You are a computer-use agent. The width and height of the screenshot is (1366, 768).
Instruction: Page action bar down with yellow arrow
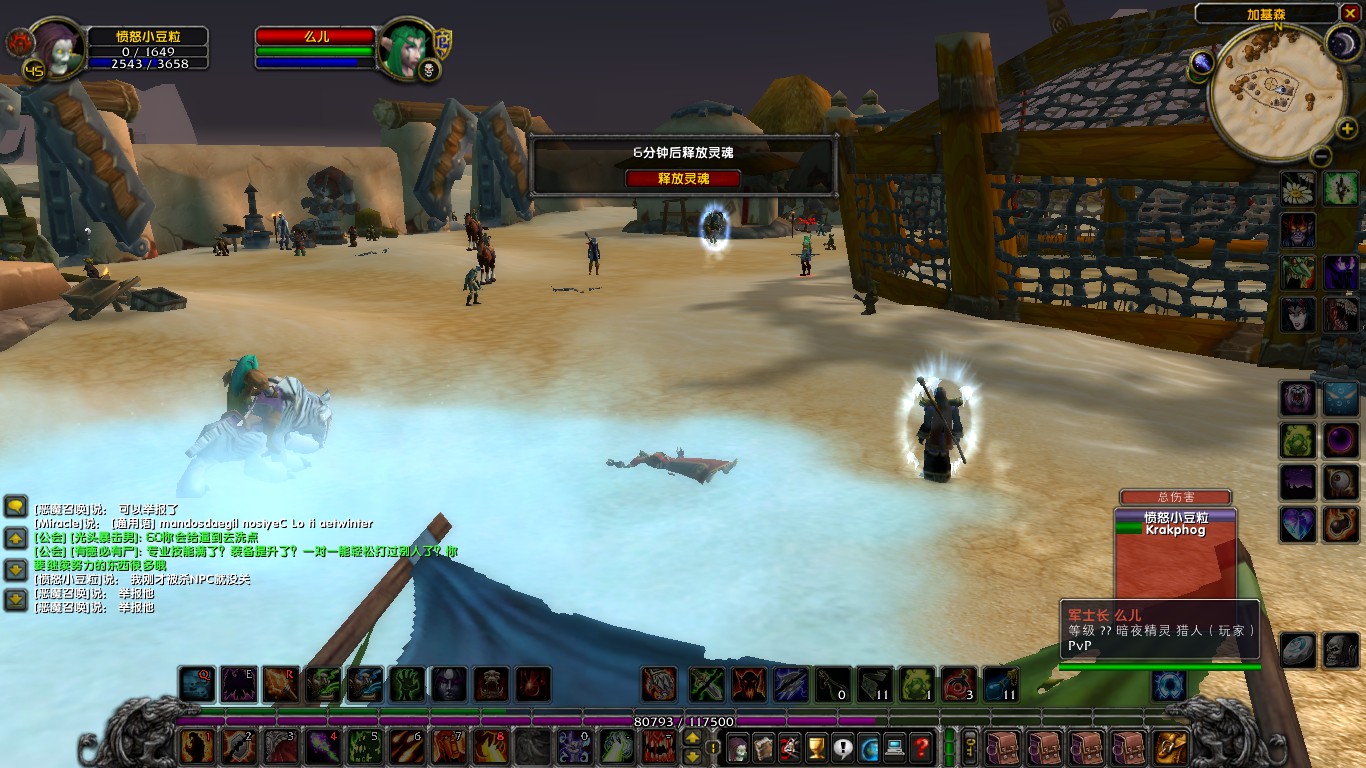pos(692,757)
